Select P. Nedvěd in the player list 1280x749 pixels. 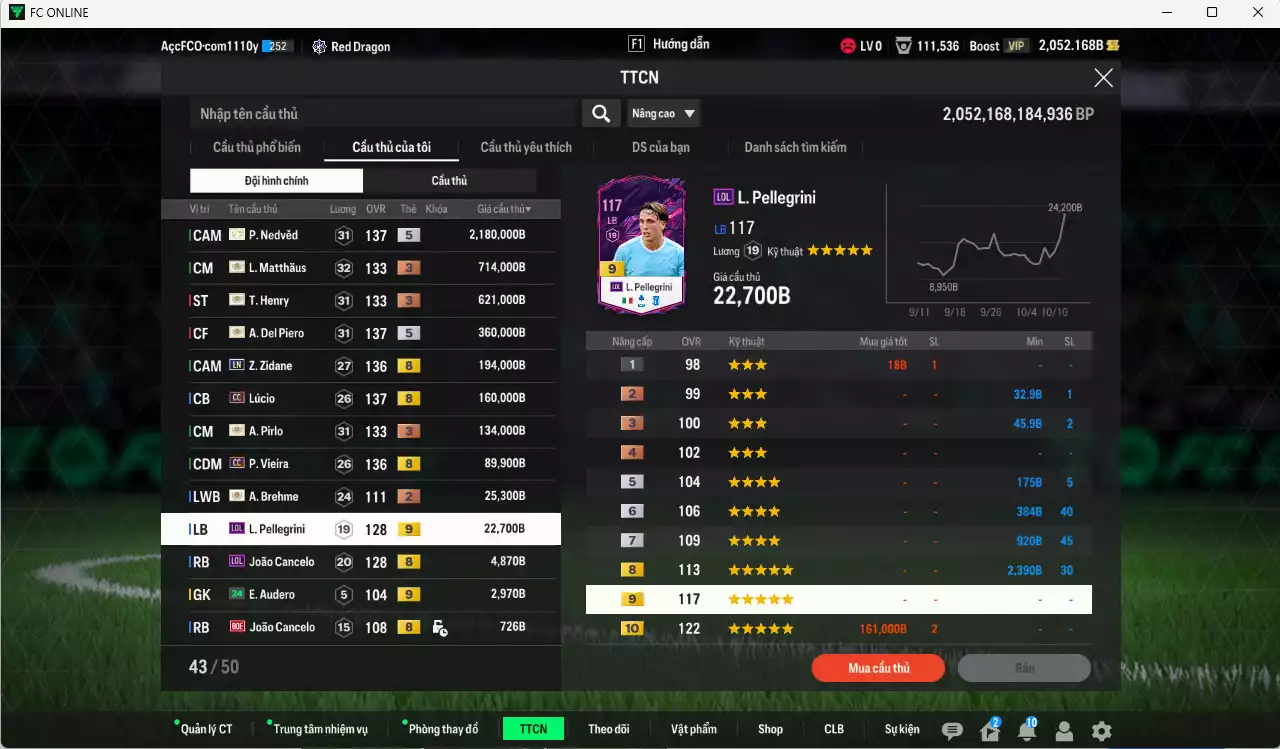pos(360,235)
